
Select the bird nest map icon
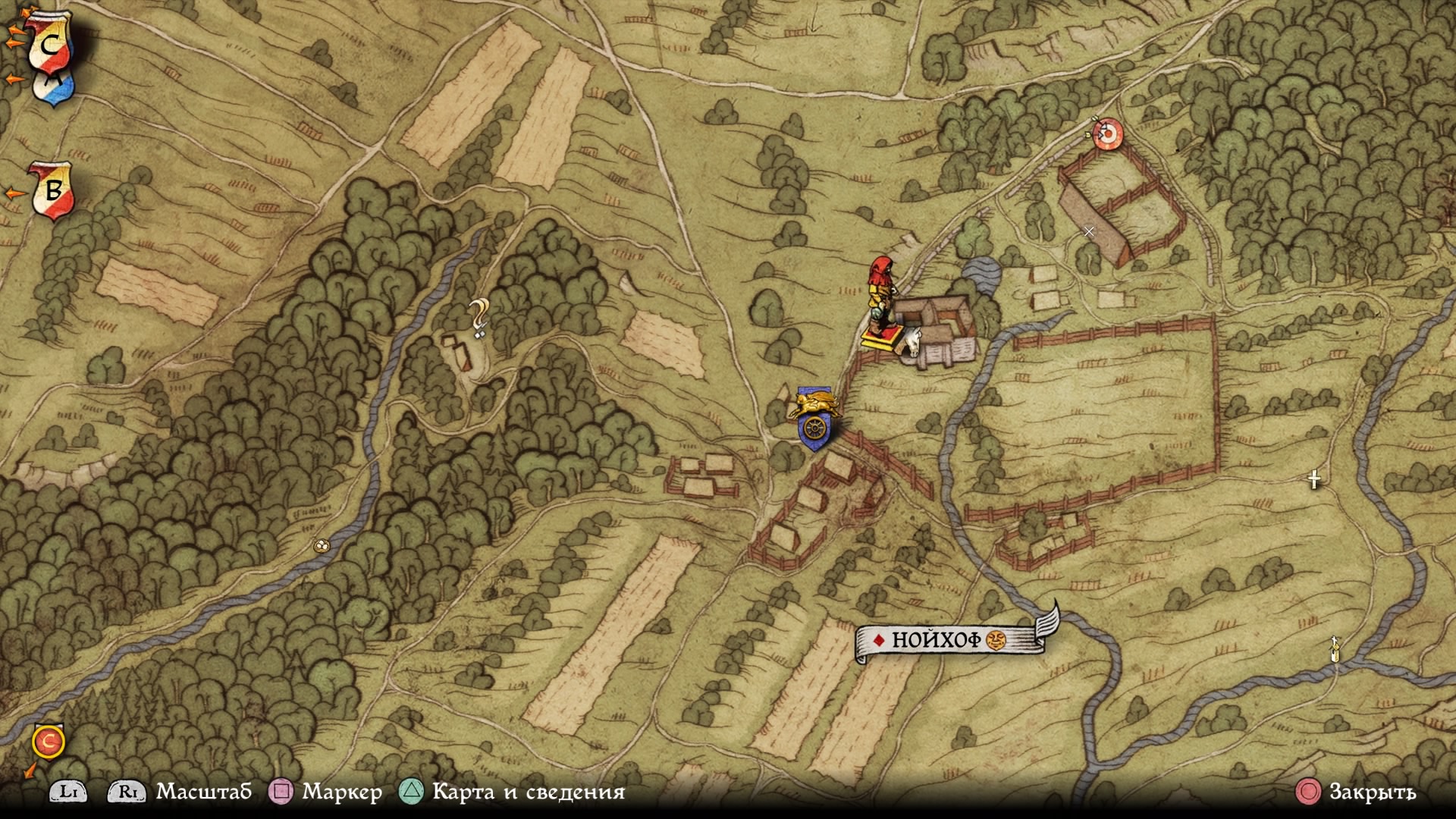click(322, 545)
